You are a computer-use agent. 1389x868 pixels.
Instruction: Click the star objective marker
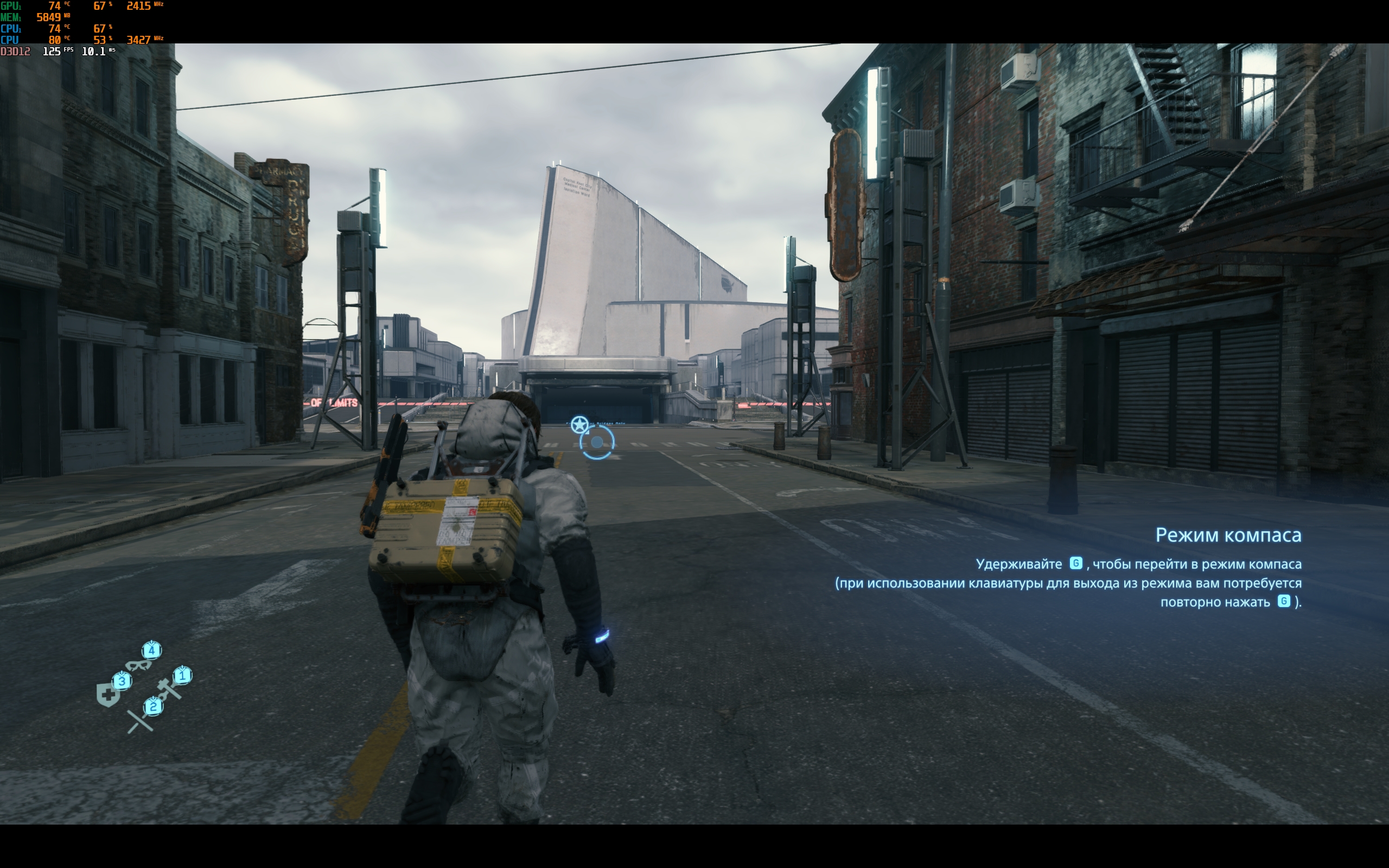[579, 425]
